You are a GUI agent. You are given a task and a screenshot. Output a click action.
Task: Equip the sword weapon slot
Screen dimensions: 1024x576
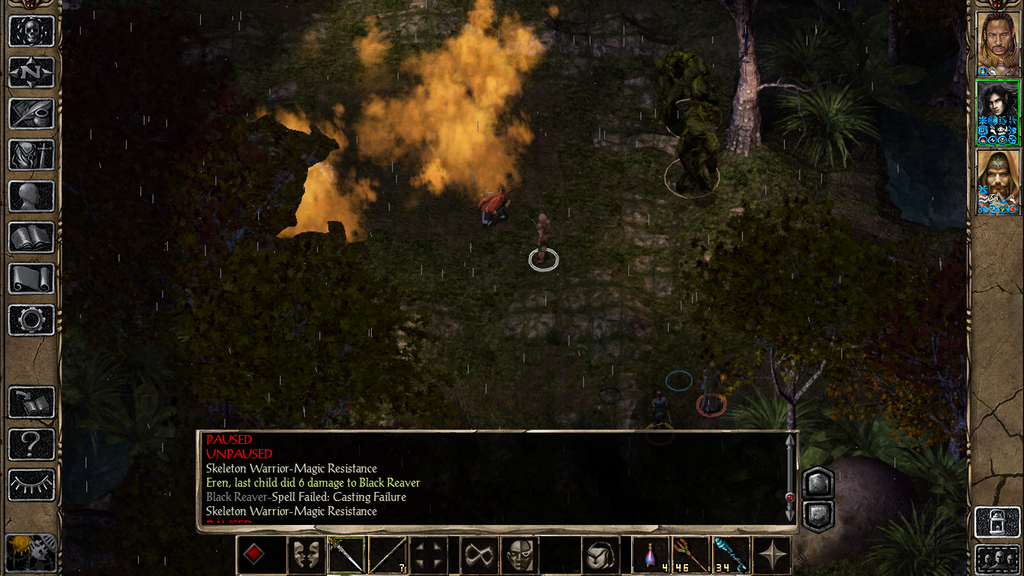point(347,555)
